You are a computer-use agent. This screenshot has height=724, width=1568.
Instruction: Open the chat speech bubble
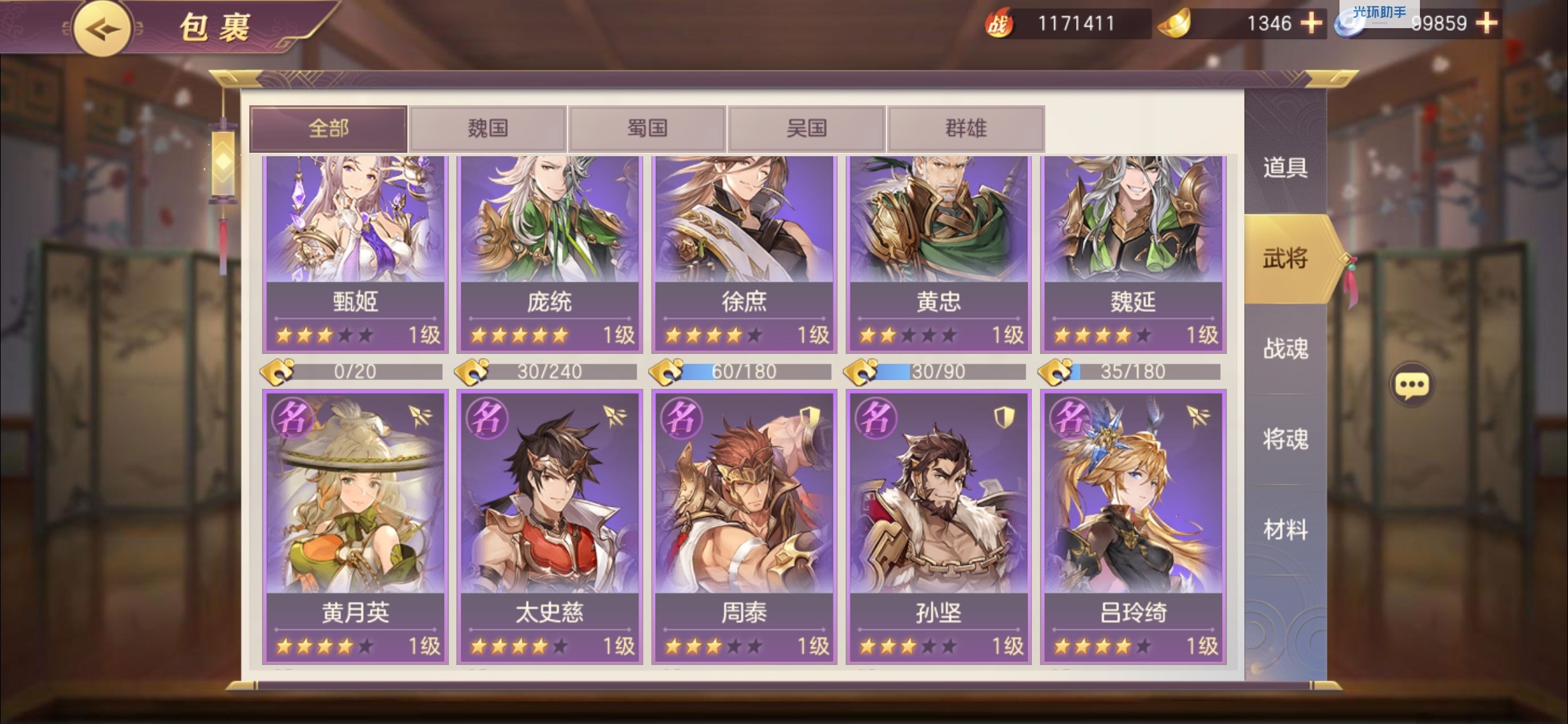pyautogui.click(x=1412, y=385)
